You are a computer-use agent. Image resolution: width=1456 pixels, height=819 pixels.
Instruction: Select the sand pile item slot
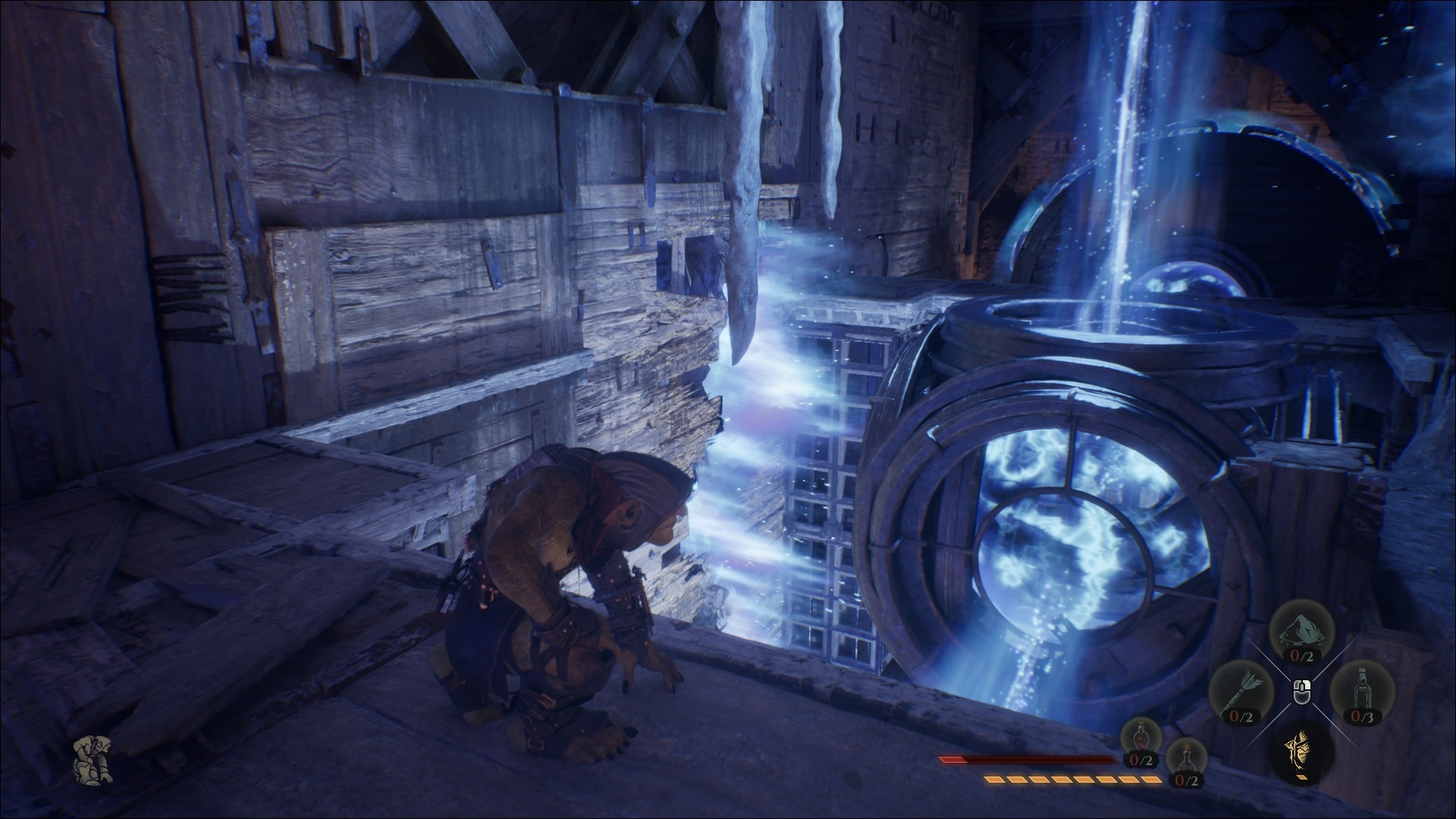point(1302,634)
